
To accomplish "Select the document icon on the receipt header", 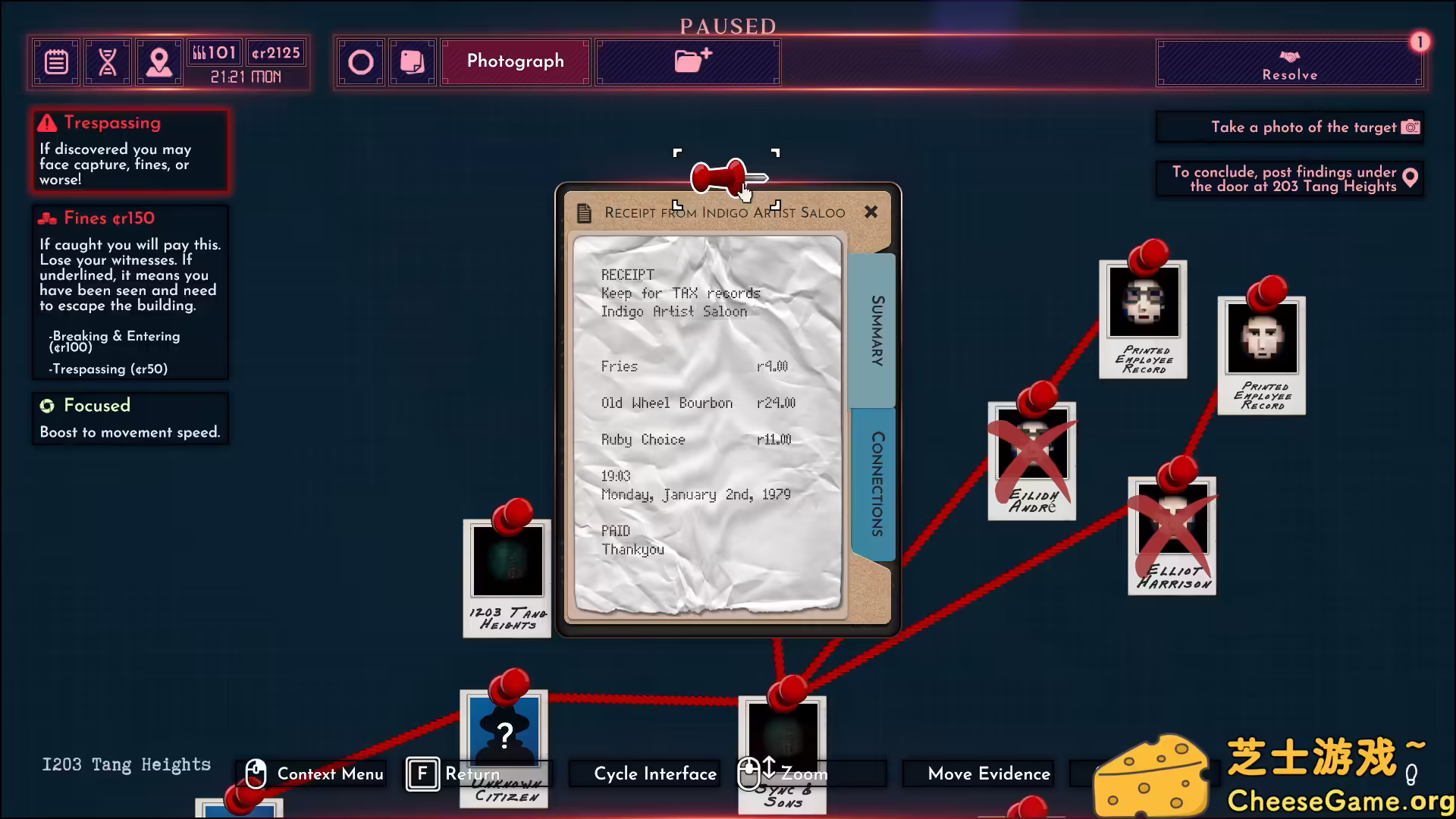I will click(584, 213).
